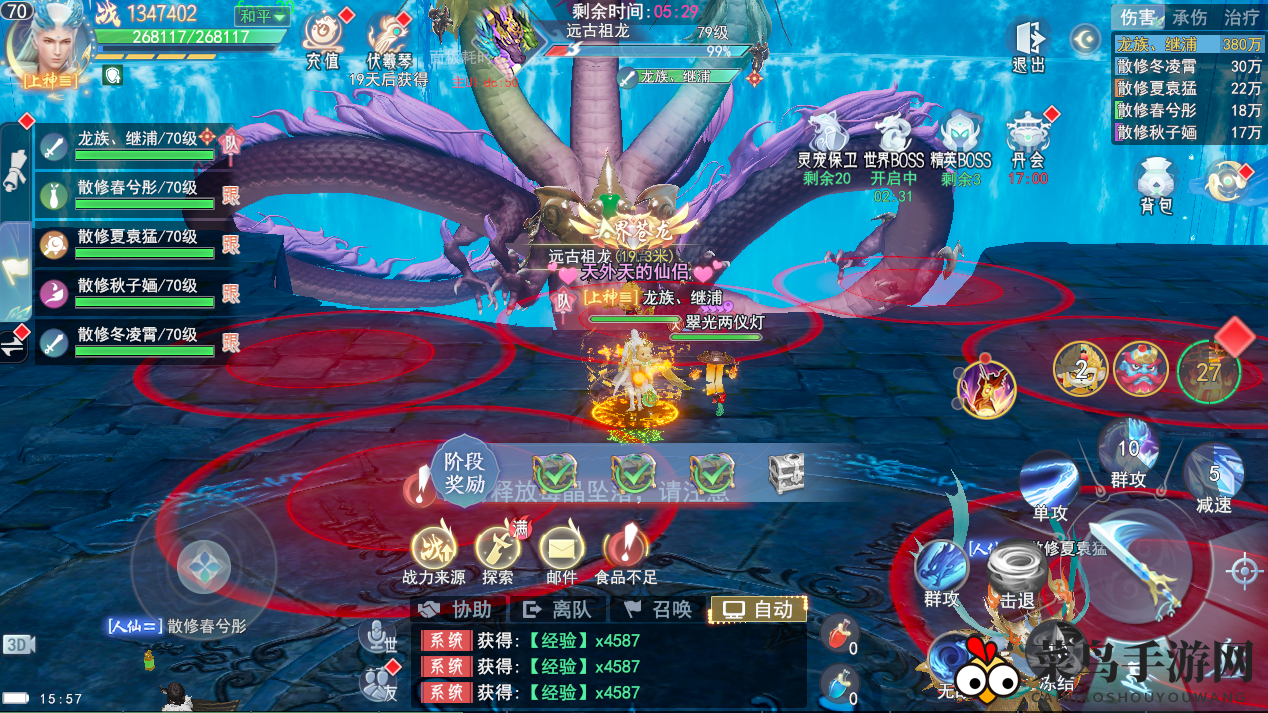This screenshot has width=1268, height=713.
Task: Switch to the 治疗 healing tab
Action: click(x=1241, y=18)
